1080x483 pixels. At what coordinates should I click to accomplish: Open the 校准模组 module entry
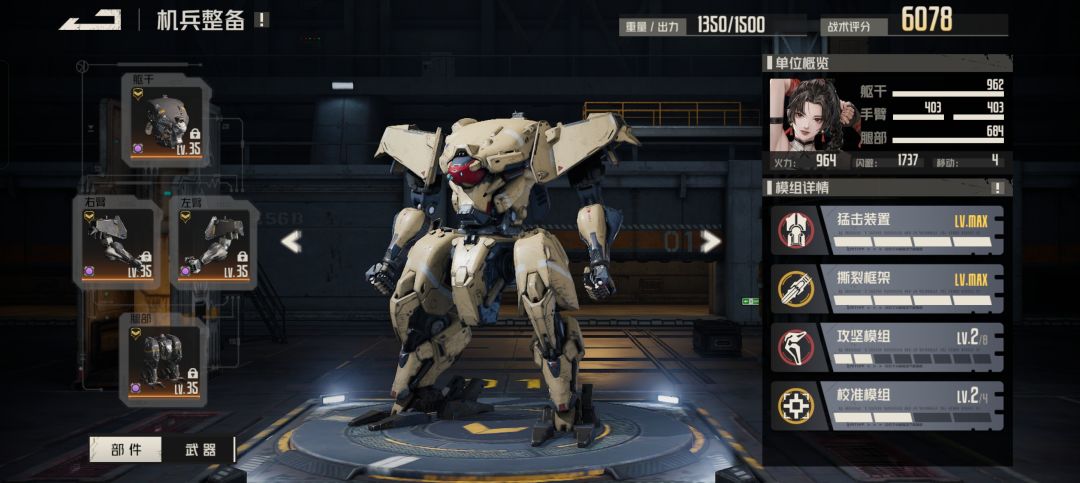885,404
